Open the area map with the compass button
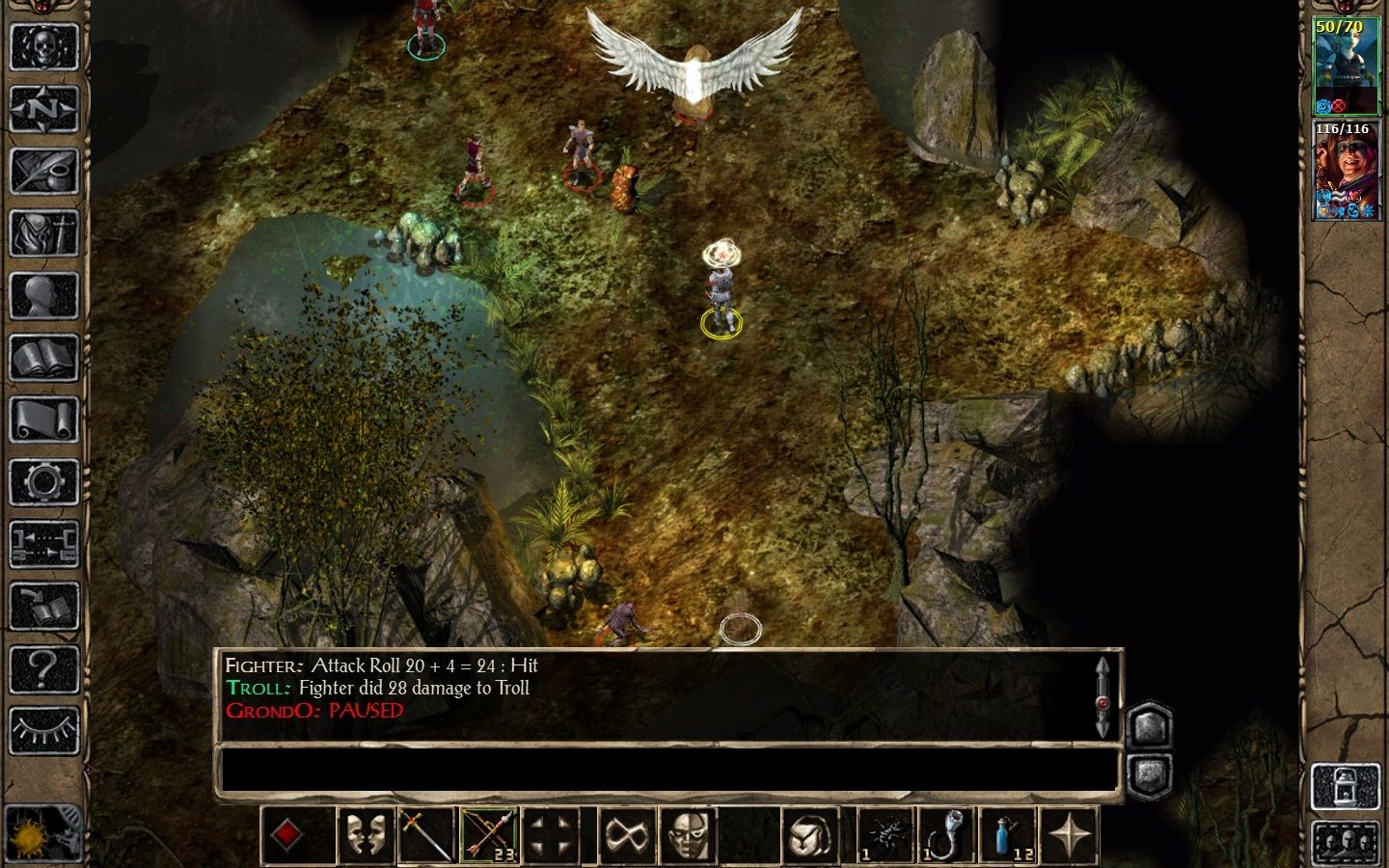This screenshot has width=1389, height=868. click(43, 109)
